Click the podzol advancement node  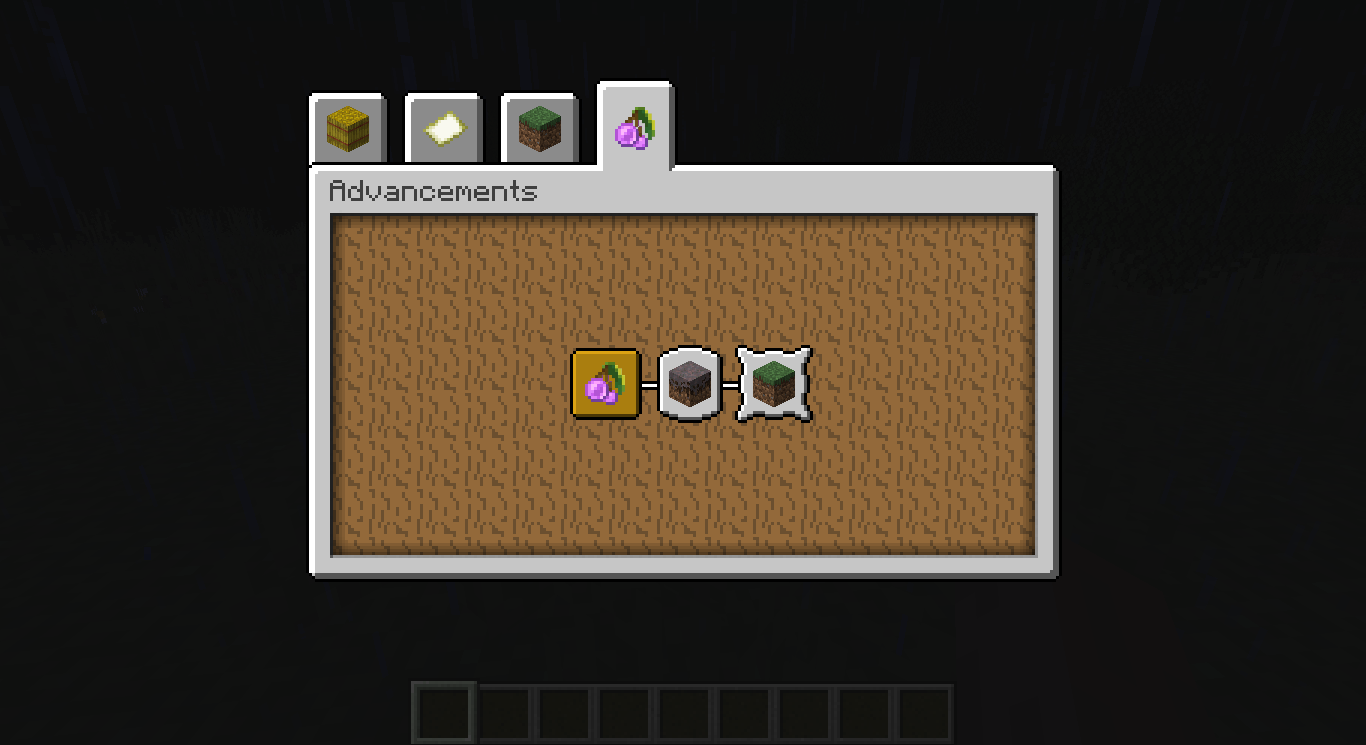(x=690, y=385)
